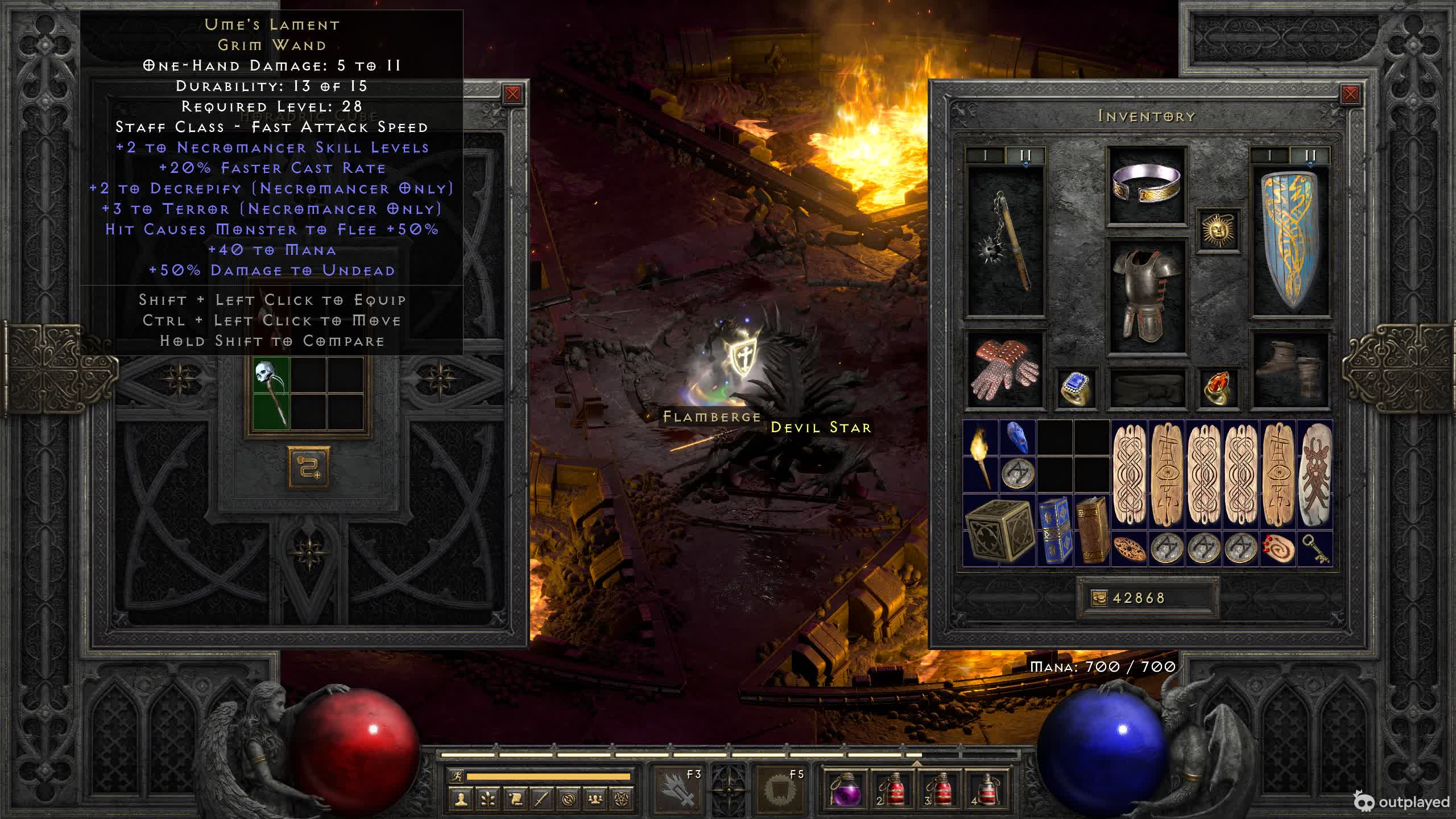Viewport: 1456px width, 819px height.
Task: Select the chain gloves slot
Action: (x=1005, y=370)
